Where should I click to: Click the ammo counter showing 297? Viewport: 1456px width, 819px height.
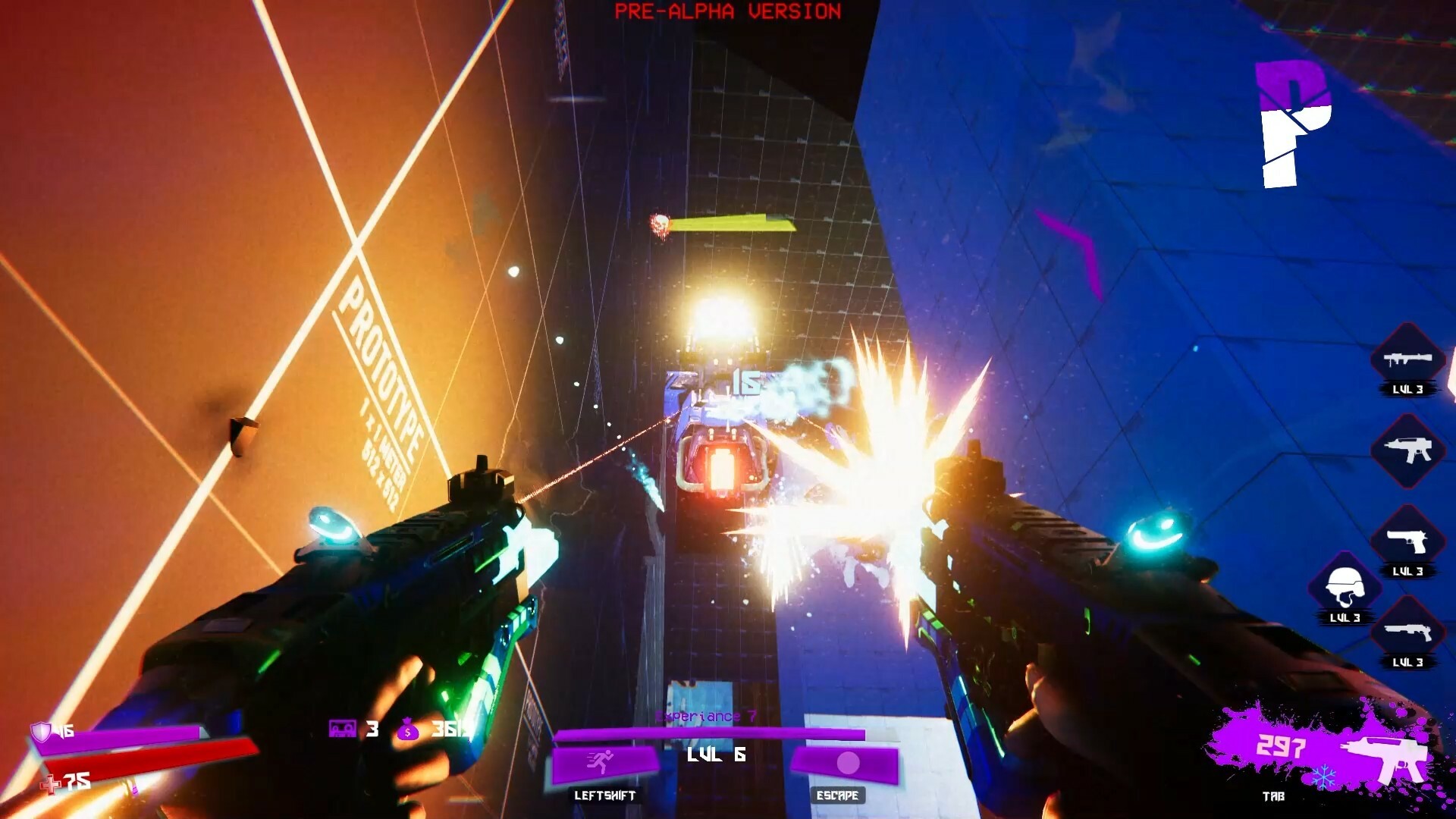point(1284,745)
